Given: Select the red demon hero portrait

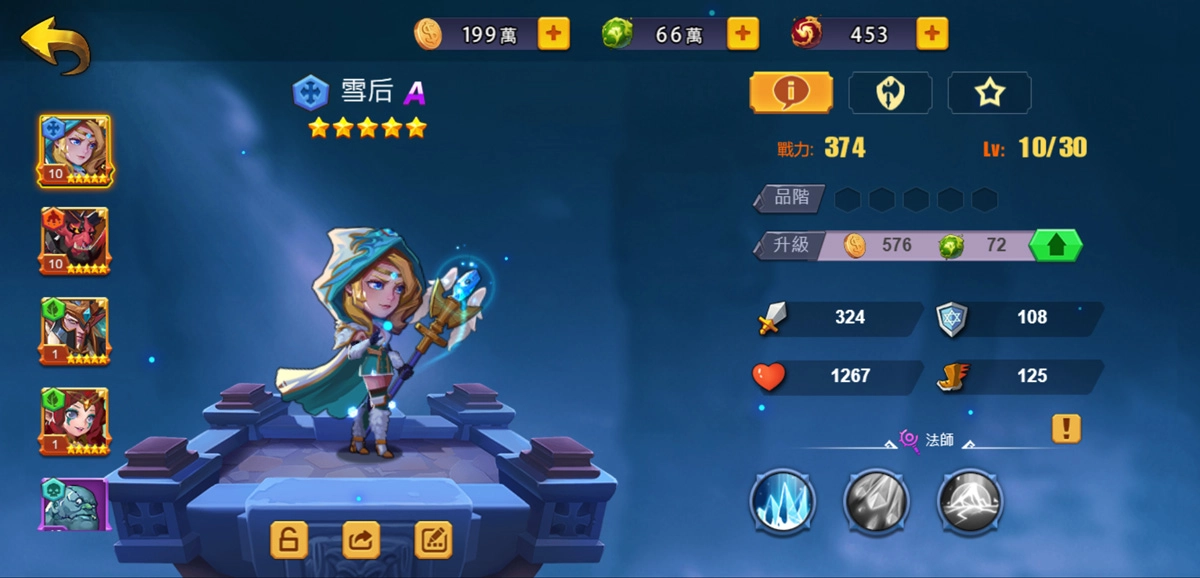Looking at the screenshot, I should [x=75, y=241].
